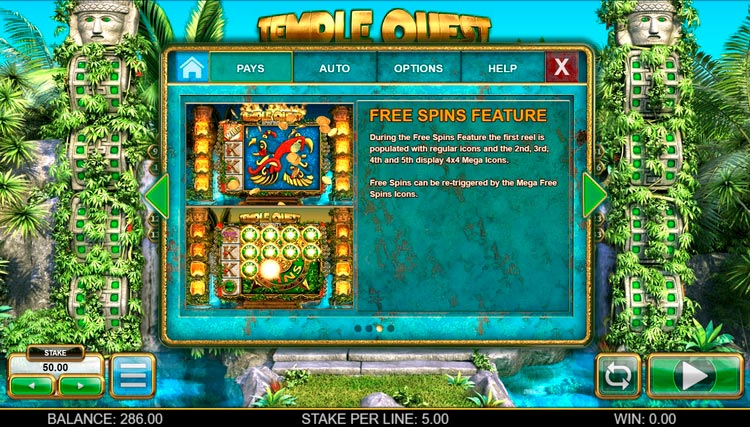Open the AUTO tab
Image resolution: width=750 pixels, height=427 pixels.
coord(334,68)
